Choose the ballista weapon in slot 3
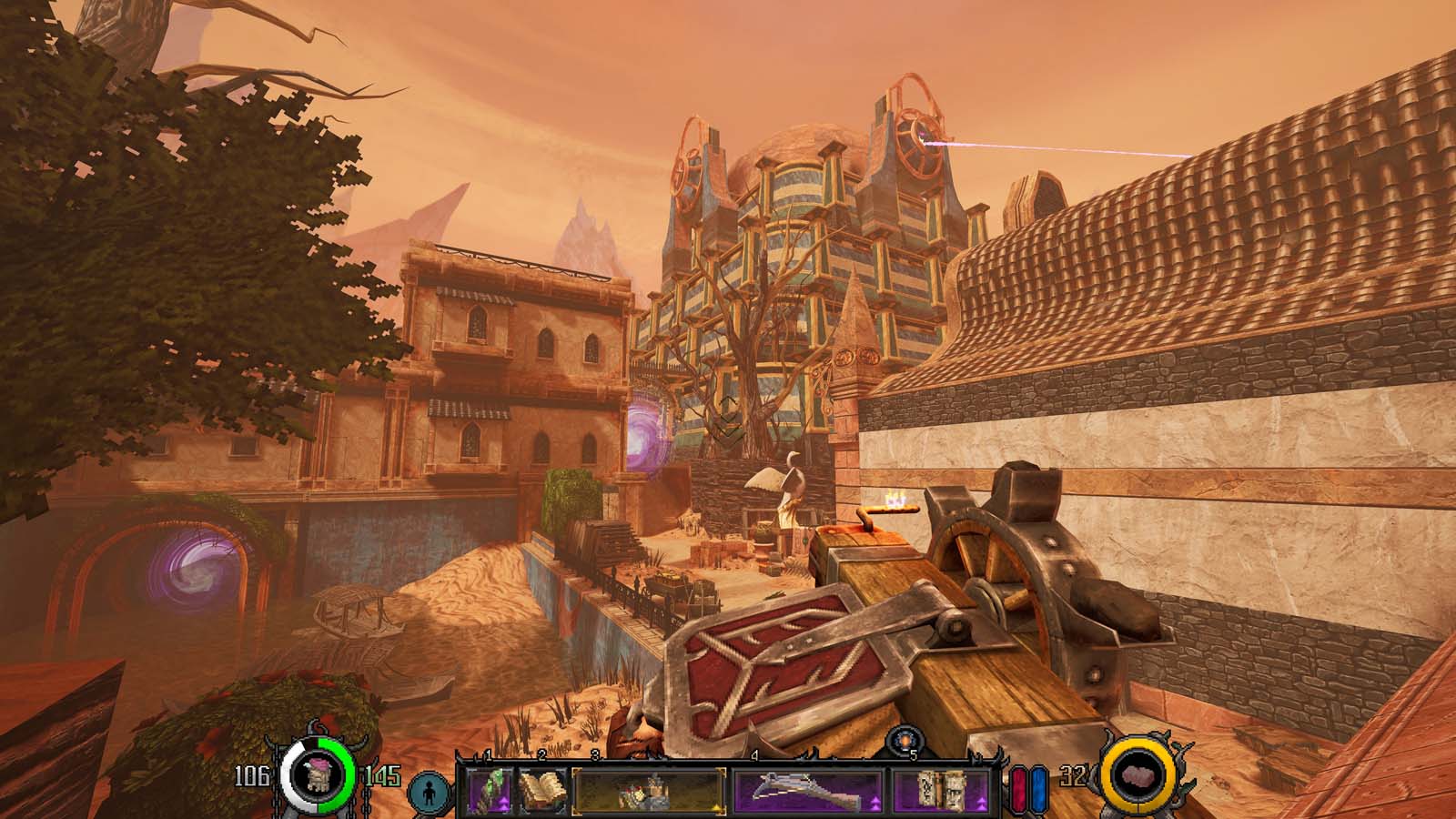The width and height of the screenshot is (1456, 819). [649, 790]
